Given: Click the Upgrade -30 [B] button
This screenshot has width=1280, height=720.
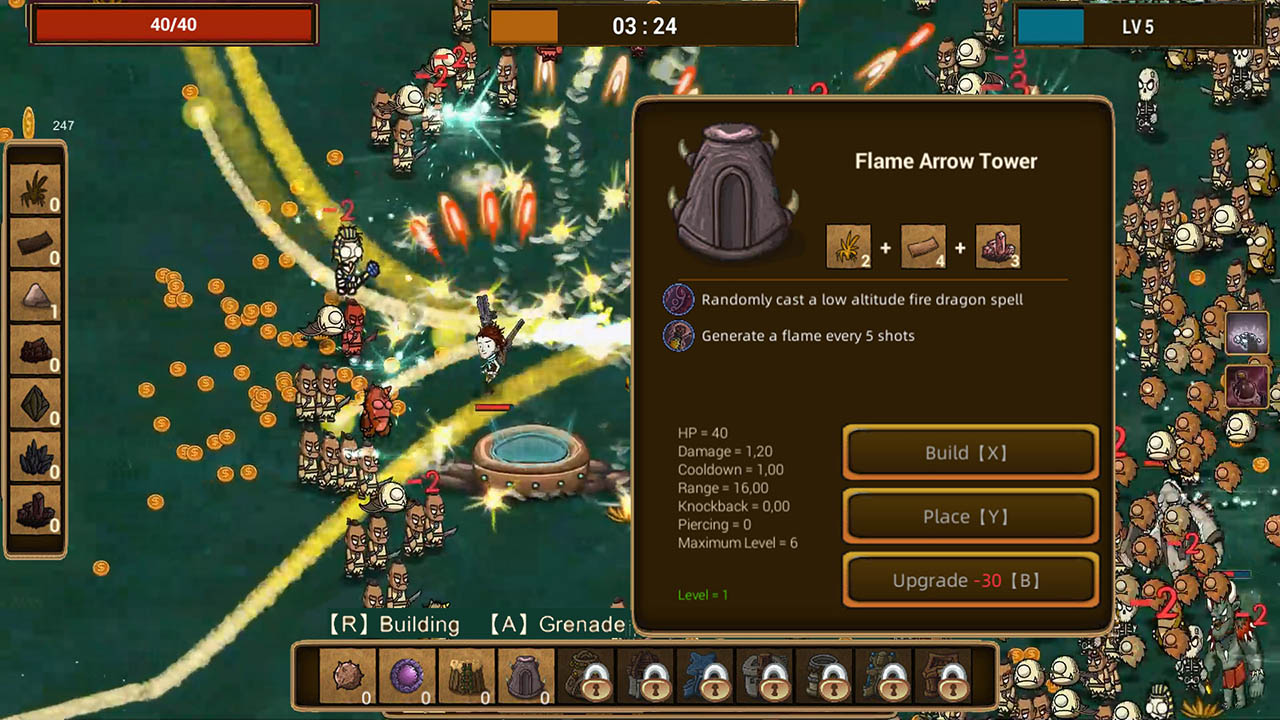Looking at the screenshot, I should (x=969, y=580).
